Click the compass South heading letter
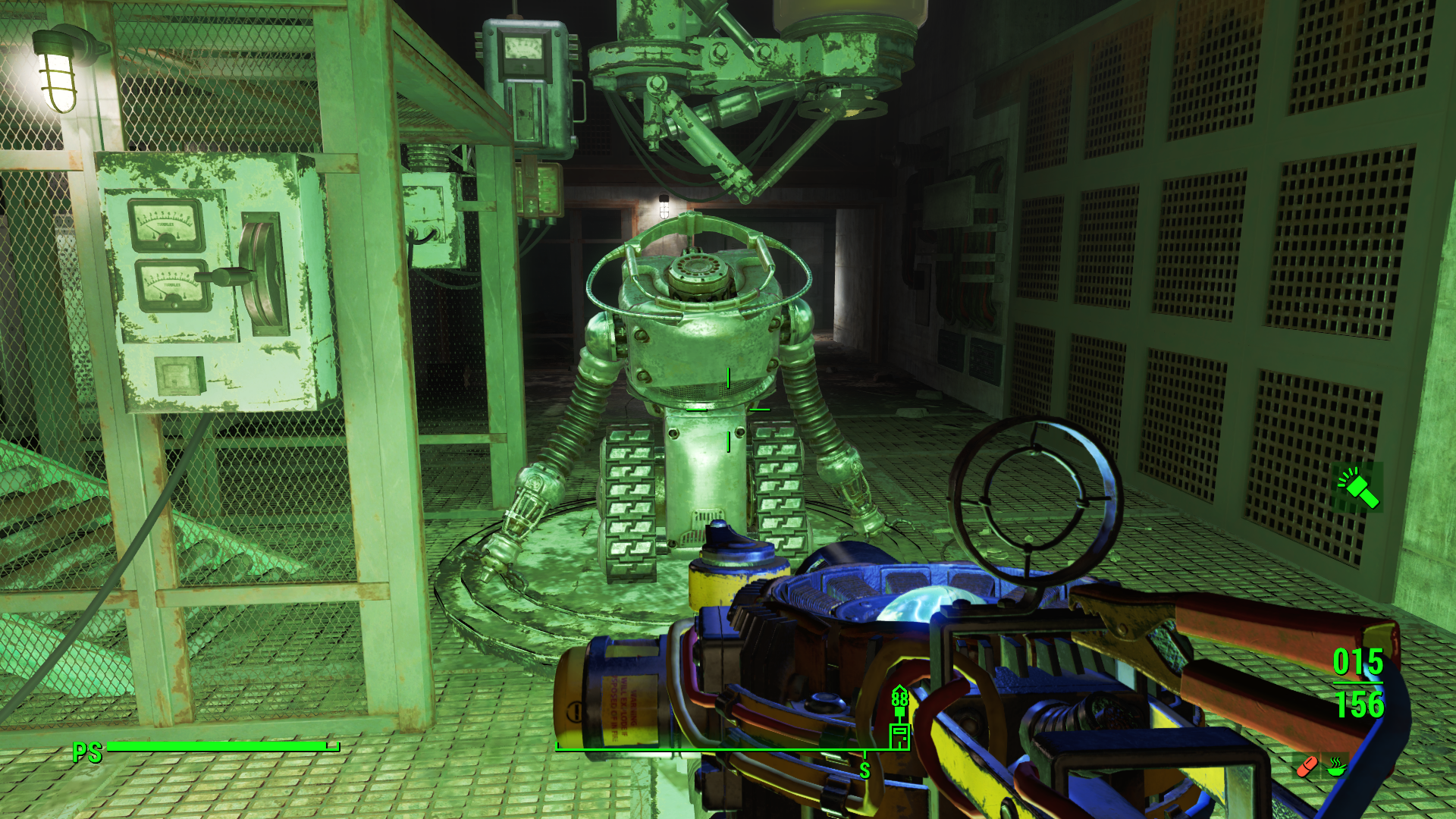The width and height of the screenshot is (1456, 819). click(864, 771)
